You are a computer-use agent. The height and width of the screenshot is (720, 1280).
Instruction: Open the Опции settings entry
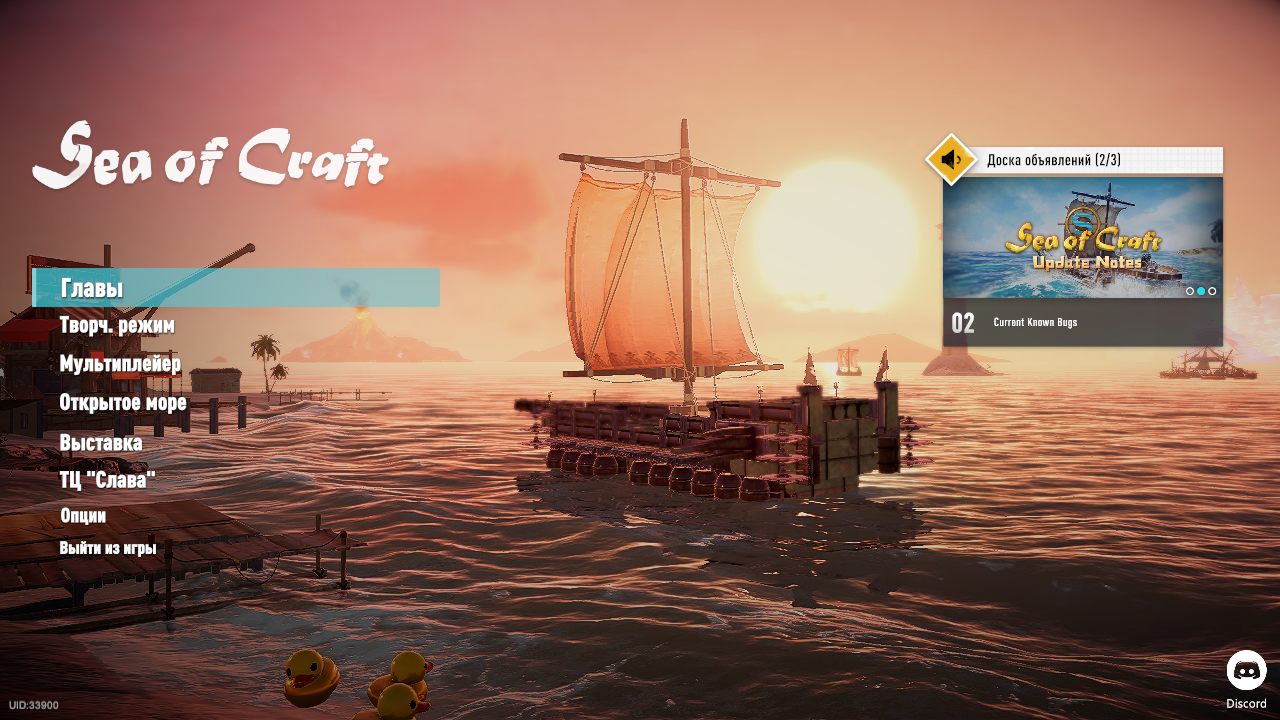(x=84, y=516)
